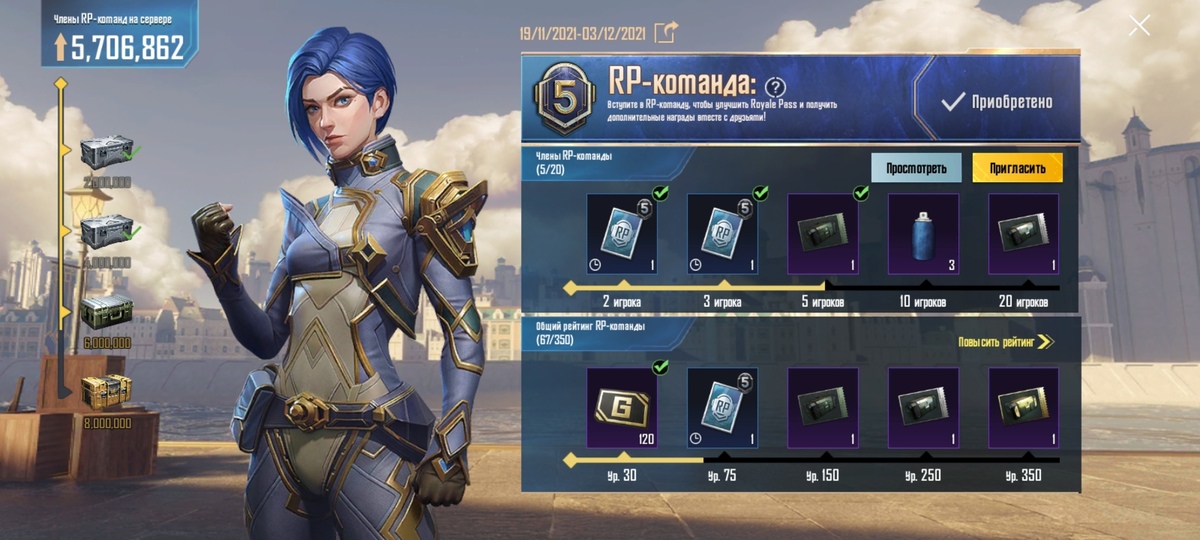
Task: Invite players with the Пригласить button
Action: tap(1017, 168)
